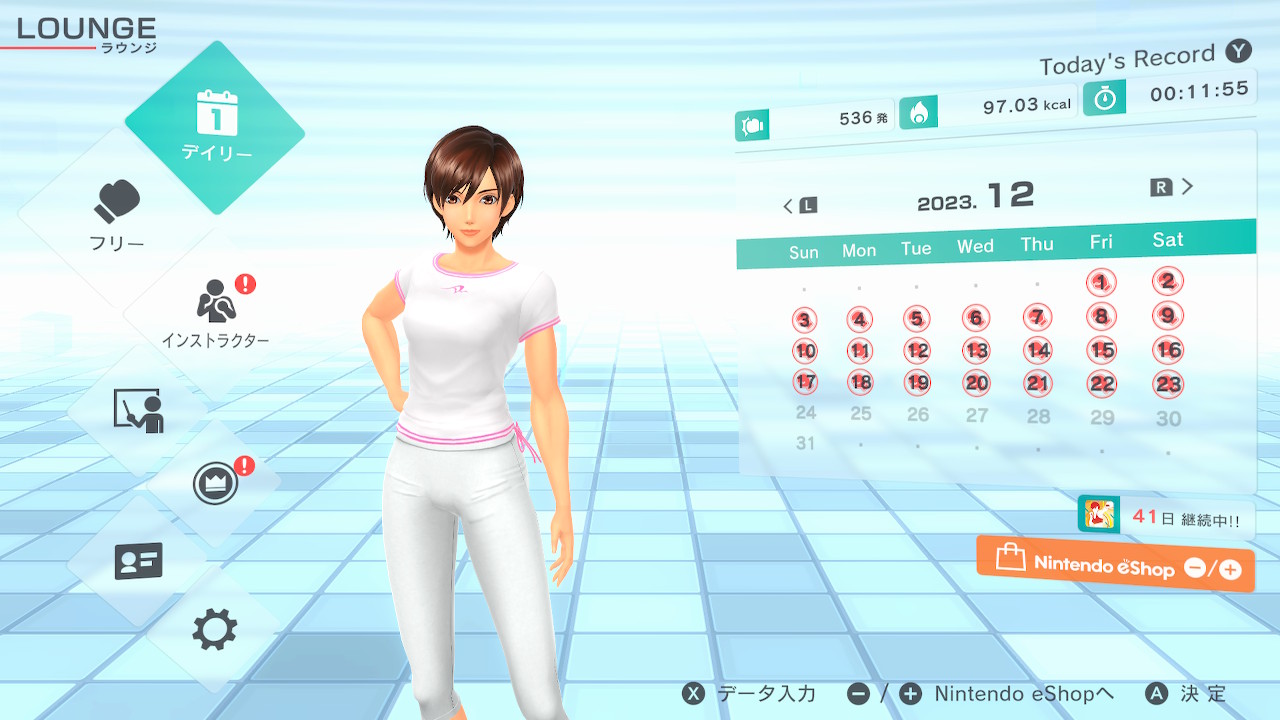Select the Free (フリー) boxing glove menu
The image size is (1280, 720).
pos(117,215)
